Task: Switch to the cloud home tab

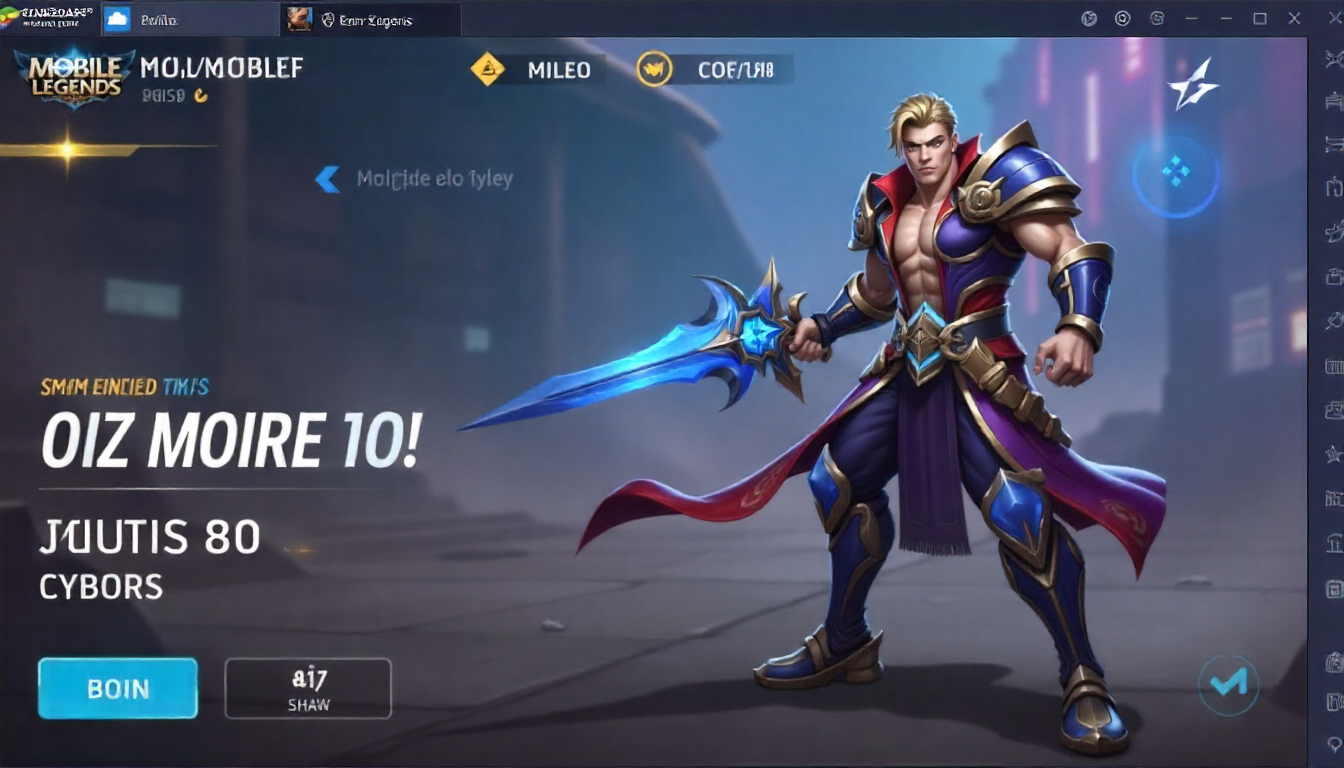Action: (x=117, y=19)
